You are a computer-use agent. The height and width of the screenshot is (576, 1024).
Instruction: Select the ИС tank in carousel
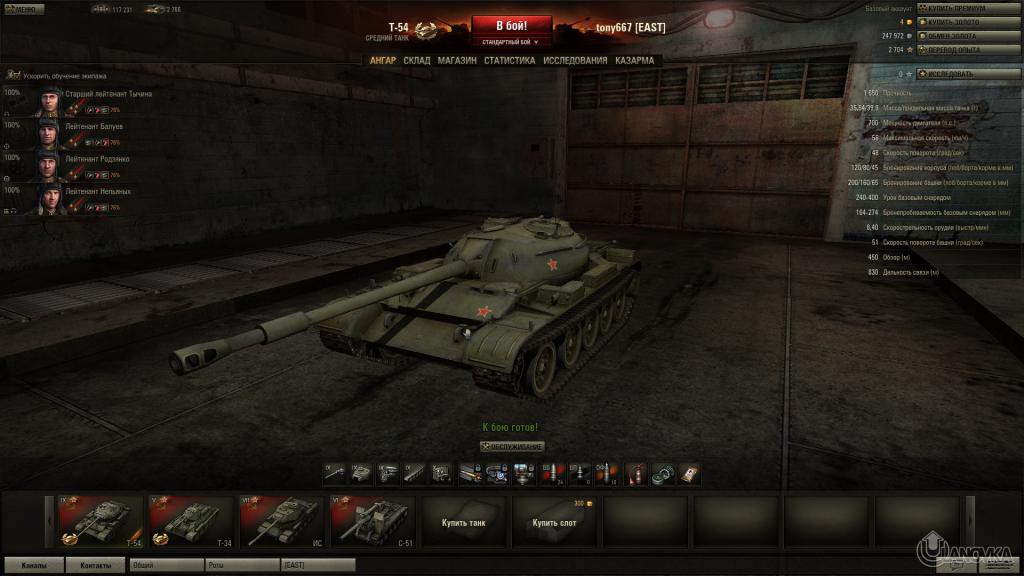tap(283, 522)
